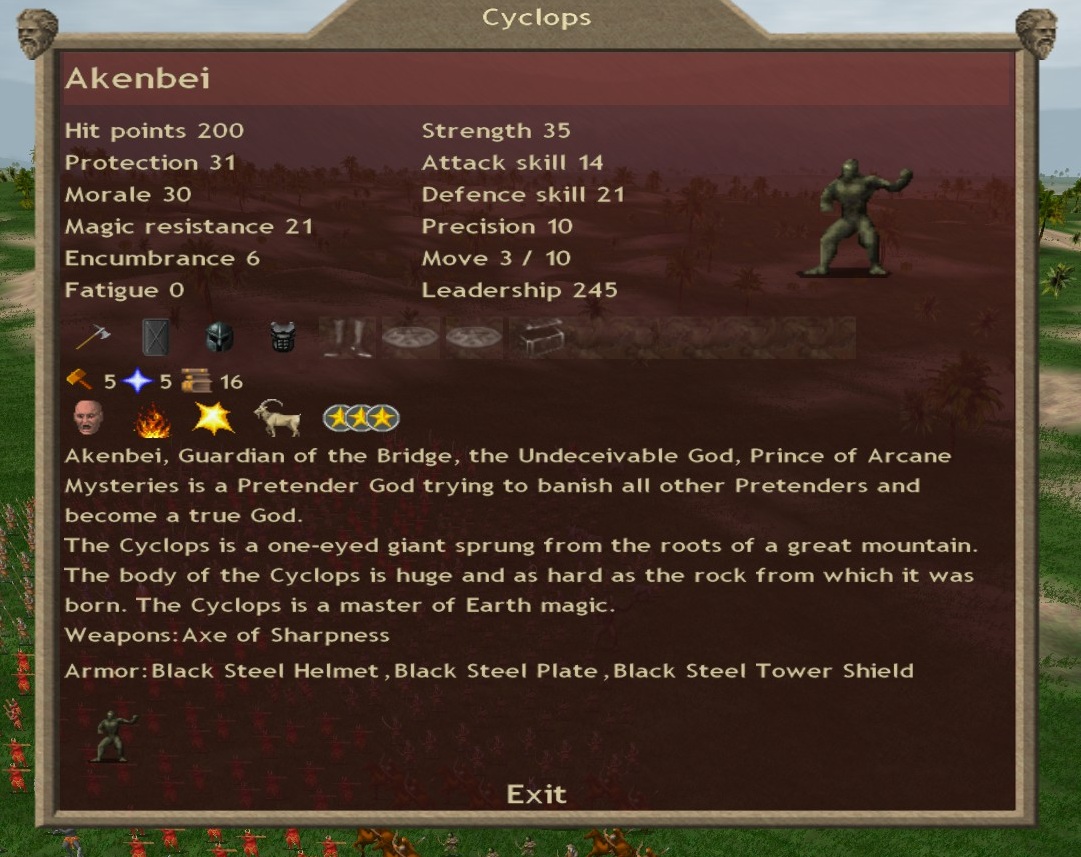Inspect the research books icon

tap(195, 381)
